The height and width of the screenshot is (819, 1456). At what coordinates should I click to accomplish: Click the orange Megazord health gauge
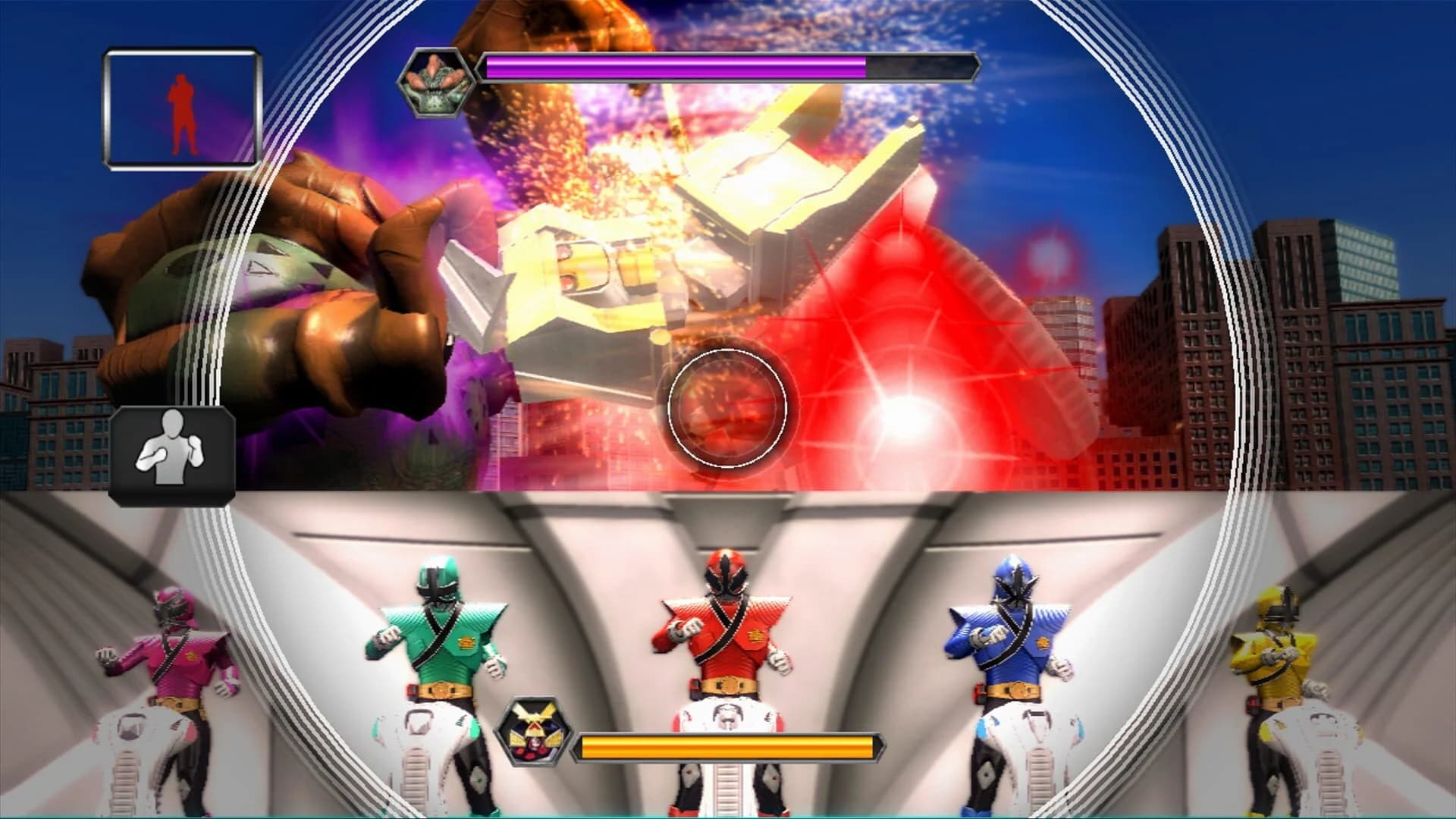728,733
